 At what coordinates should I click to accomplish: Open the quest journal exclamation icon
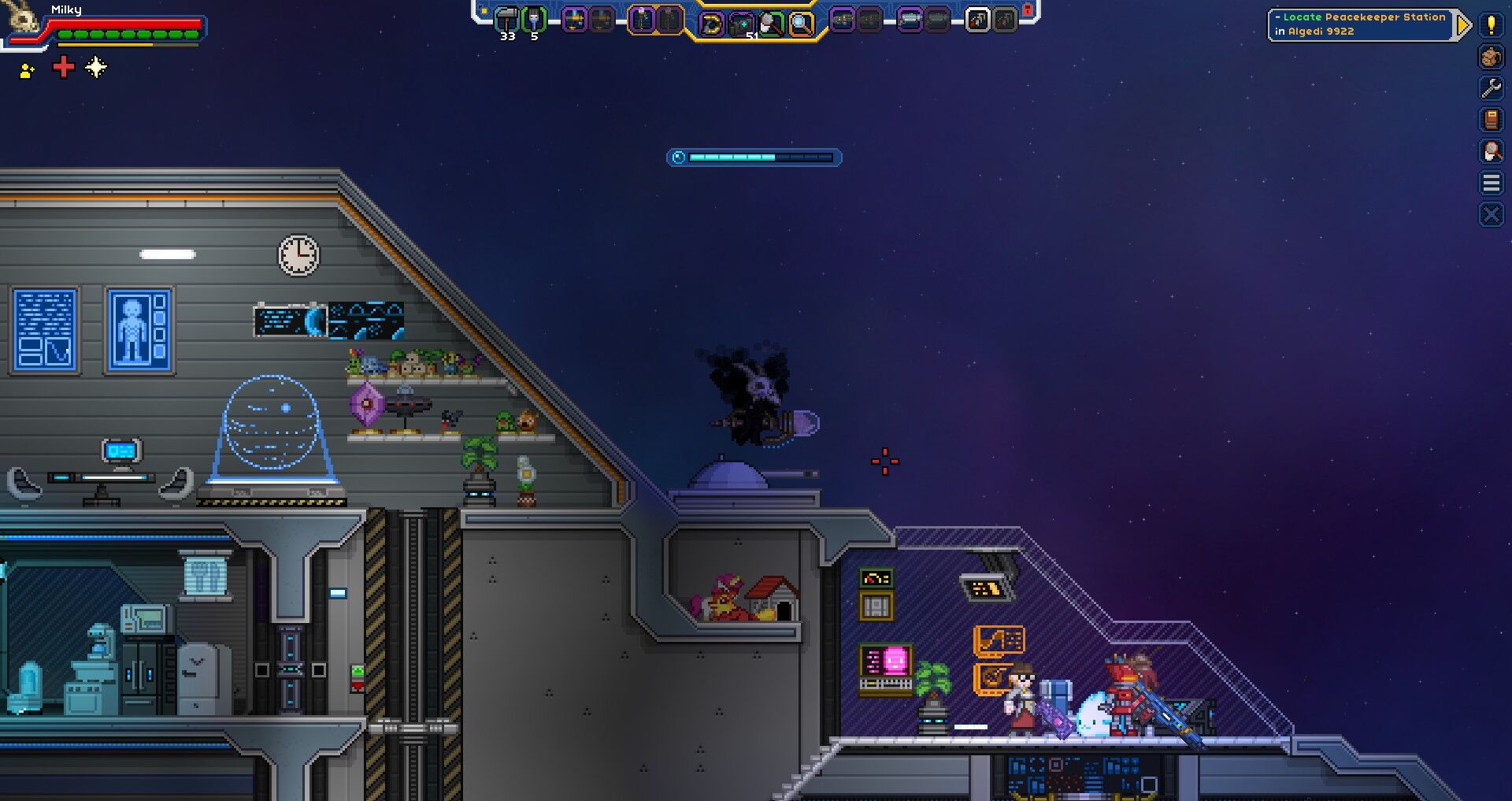pyautogui.click(x=1490, y=25)
